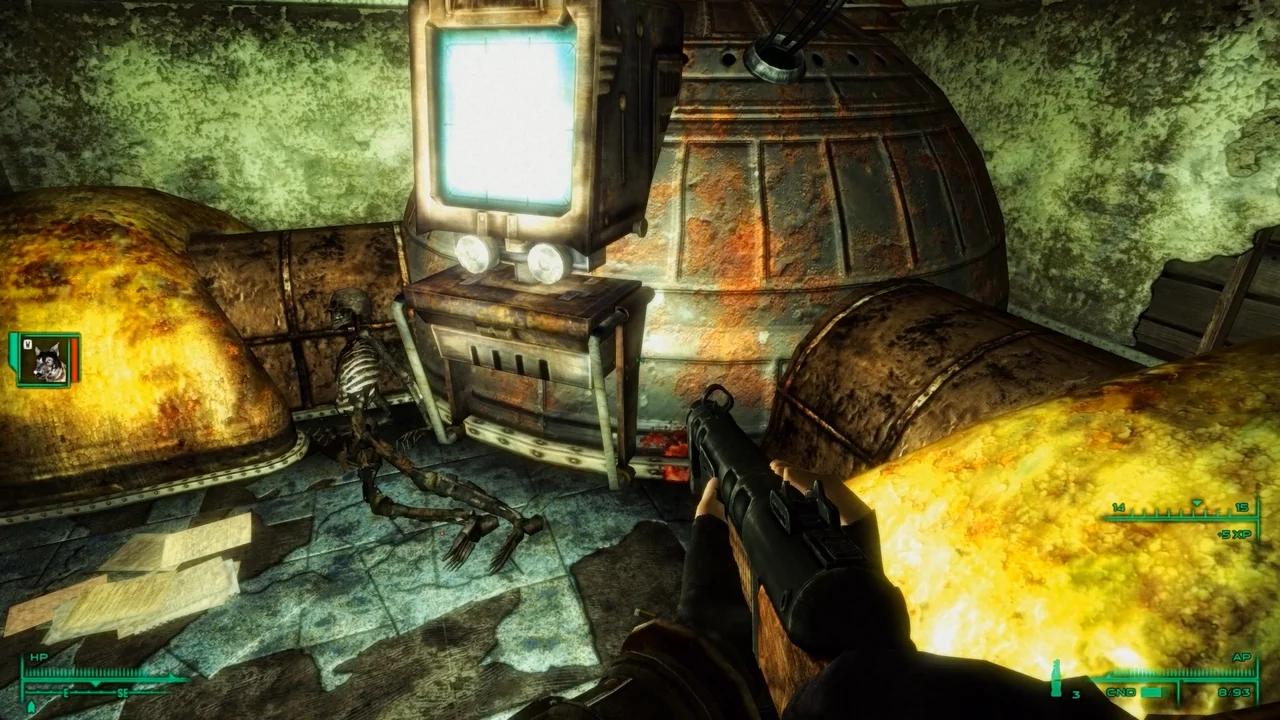This screenshot has width=1280, height=720.
Task: Click the Vault Boy symbol on companion frame
Action: pyautogui.click(x=27, y=344)
